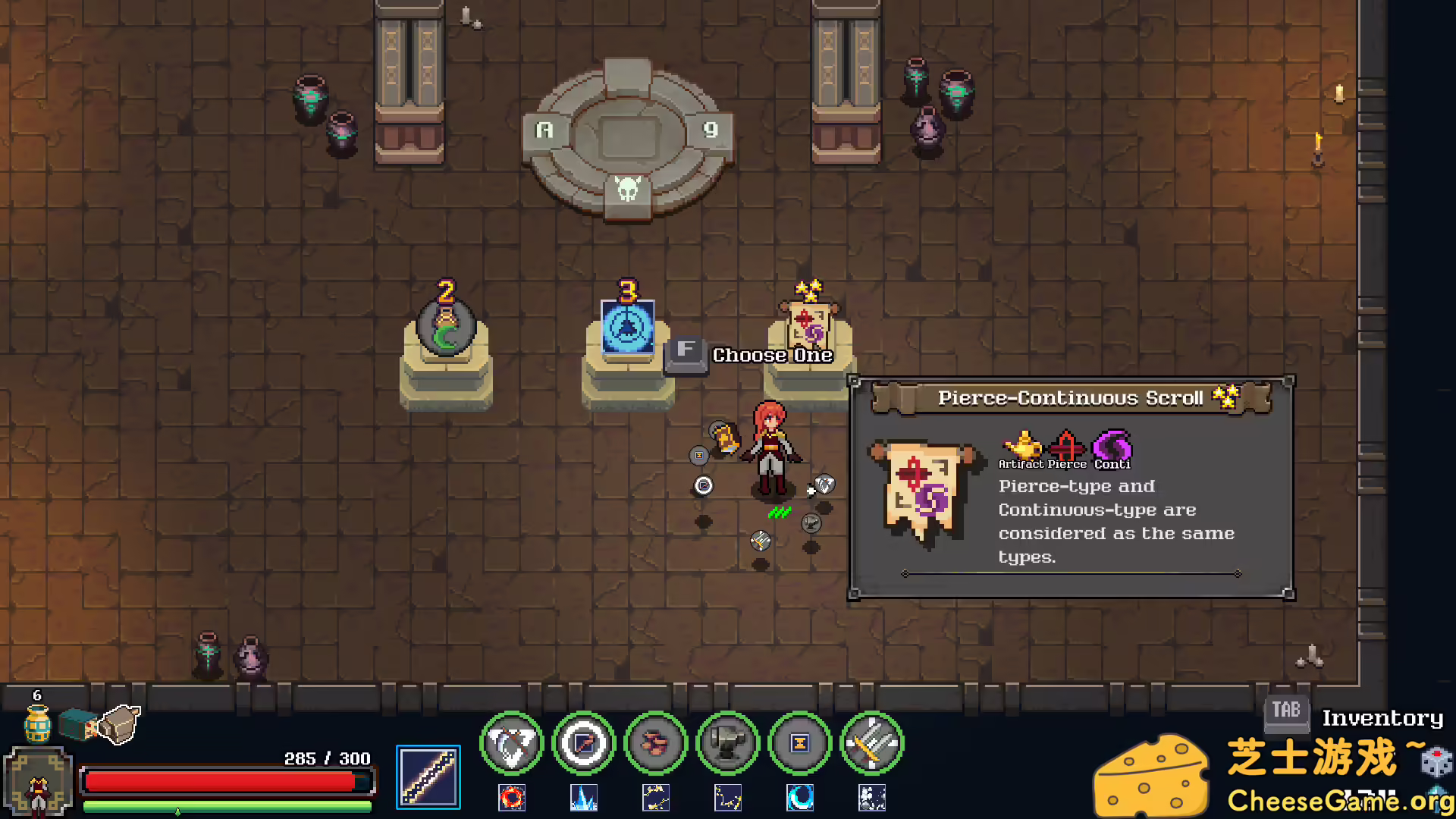Viewport: 1456px width, 819px height.
Task: Use the brown rock cluster skill
Action: [656, 743]
